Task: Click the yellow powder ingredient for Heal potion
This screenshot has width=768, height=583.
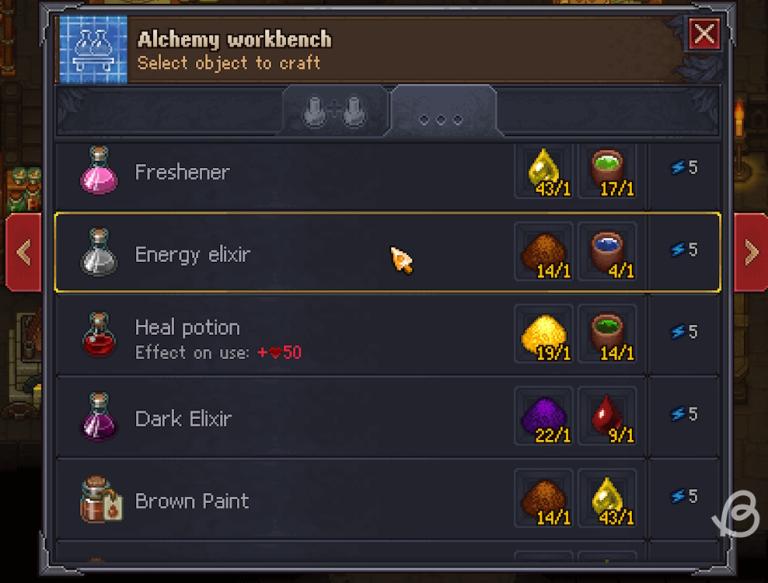Action: click(x=545, y=335)
